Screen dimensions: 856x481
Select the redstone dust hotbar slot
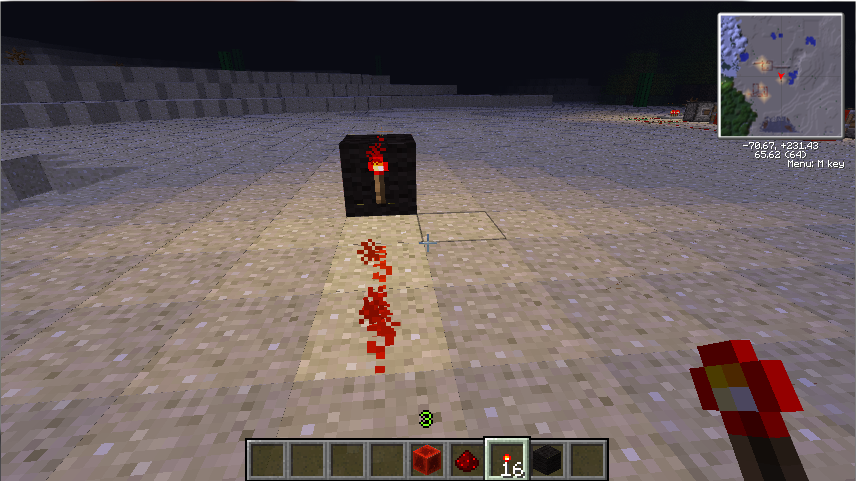(x=466, y=460)
